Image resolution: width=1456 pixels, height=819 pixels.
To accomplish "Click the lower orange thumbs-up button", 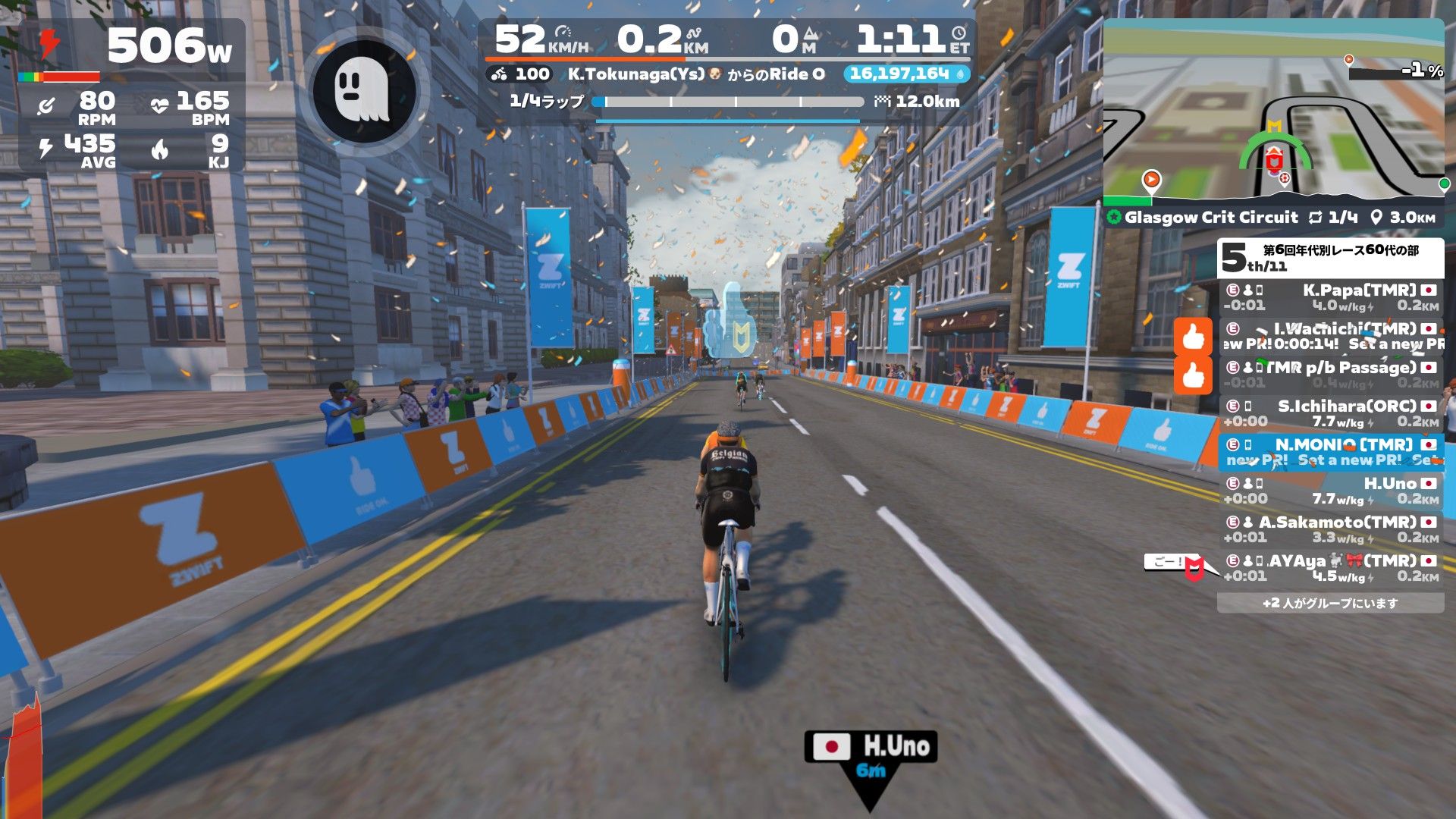I will coord(1193,375).
